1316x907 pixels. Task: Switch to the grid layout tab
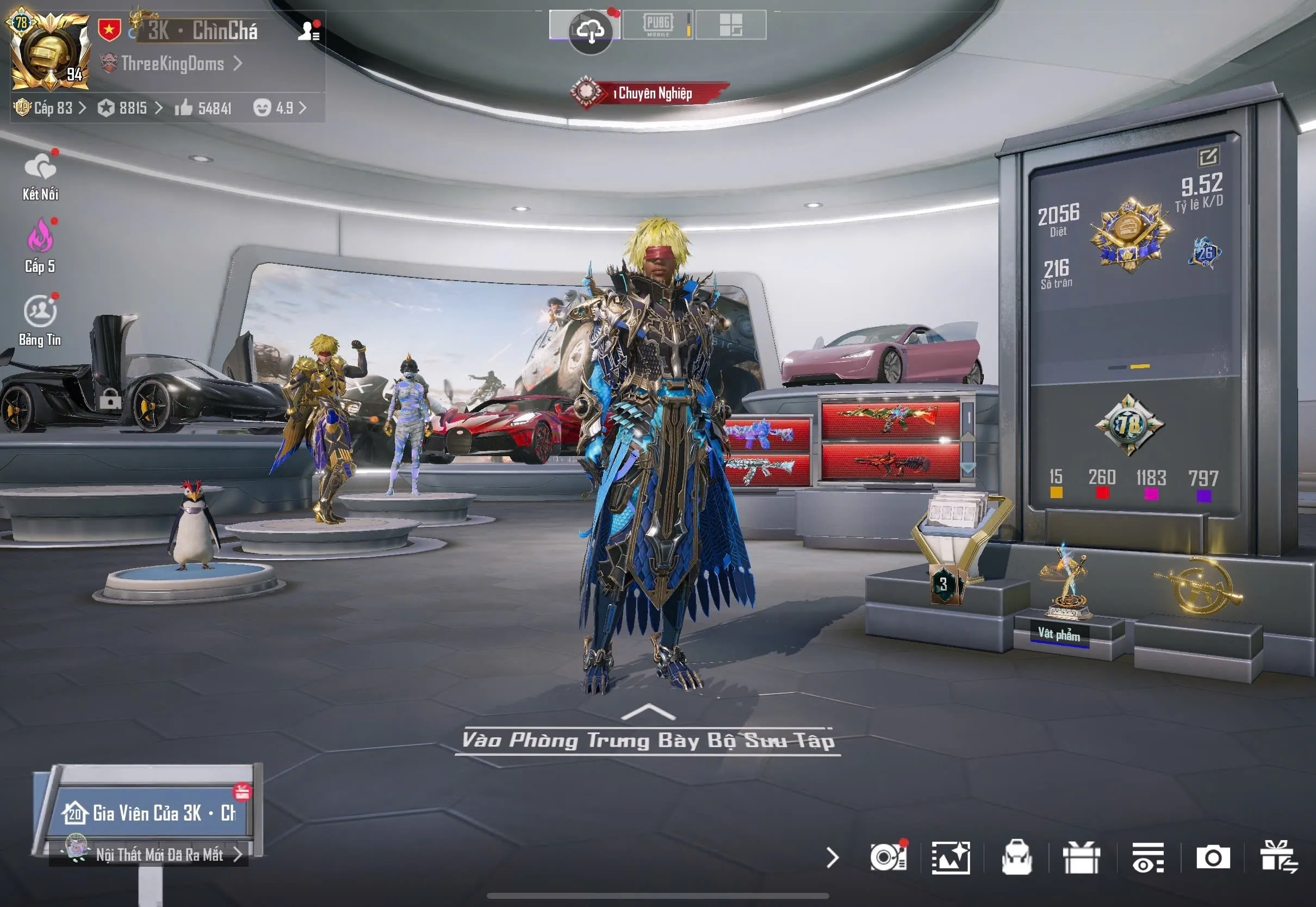coord(731,26)
